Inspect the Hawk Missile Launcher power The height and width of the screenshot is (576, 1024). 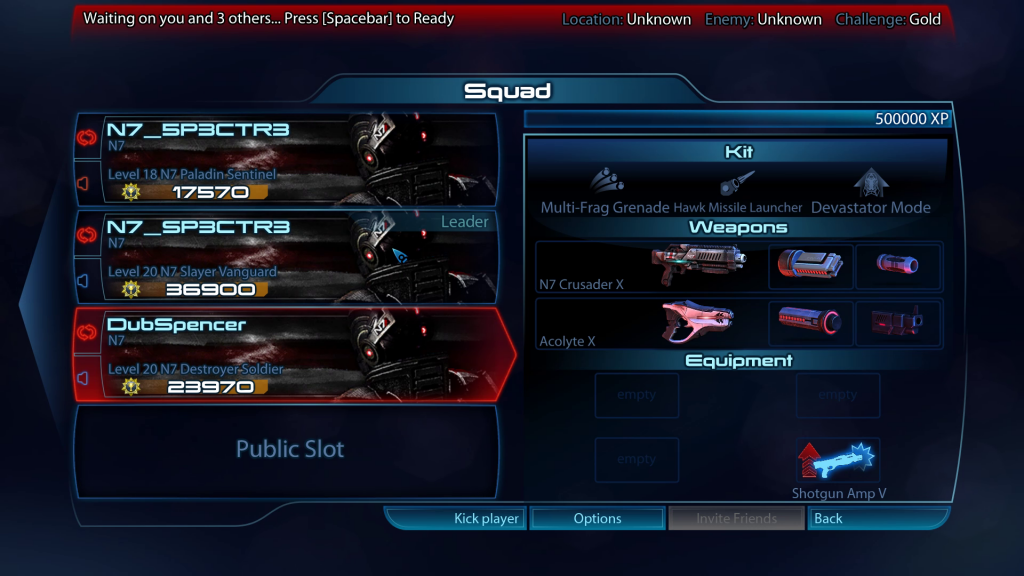(738, 192)
